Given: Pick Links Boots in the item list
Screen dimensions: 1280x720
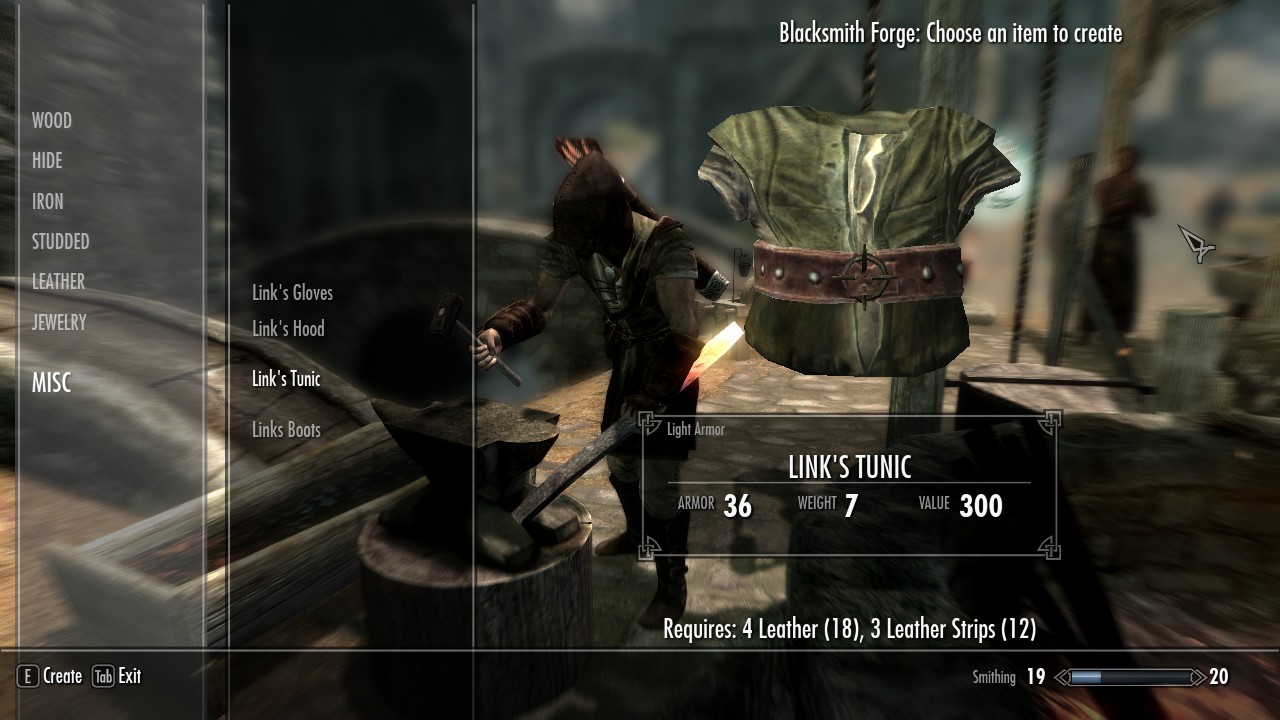Looking at the screenshot, I should tap(286, 430).
